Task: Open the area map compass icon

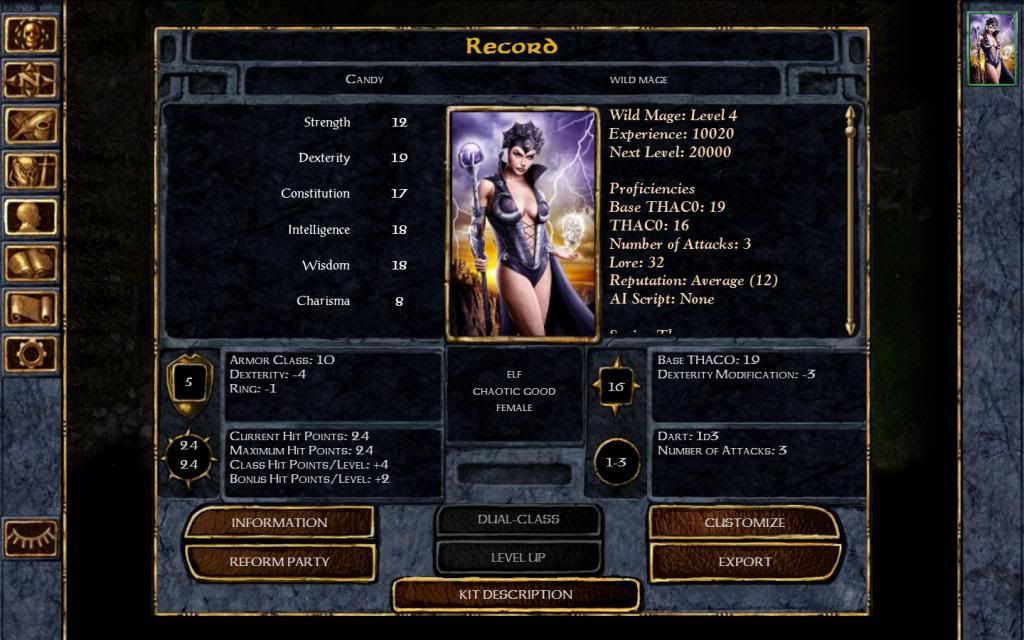Action: click(x=30, y=80)
